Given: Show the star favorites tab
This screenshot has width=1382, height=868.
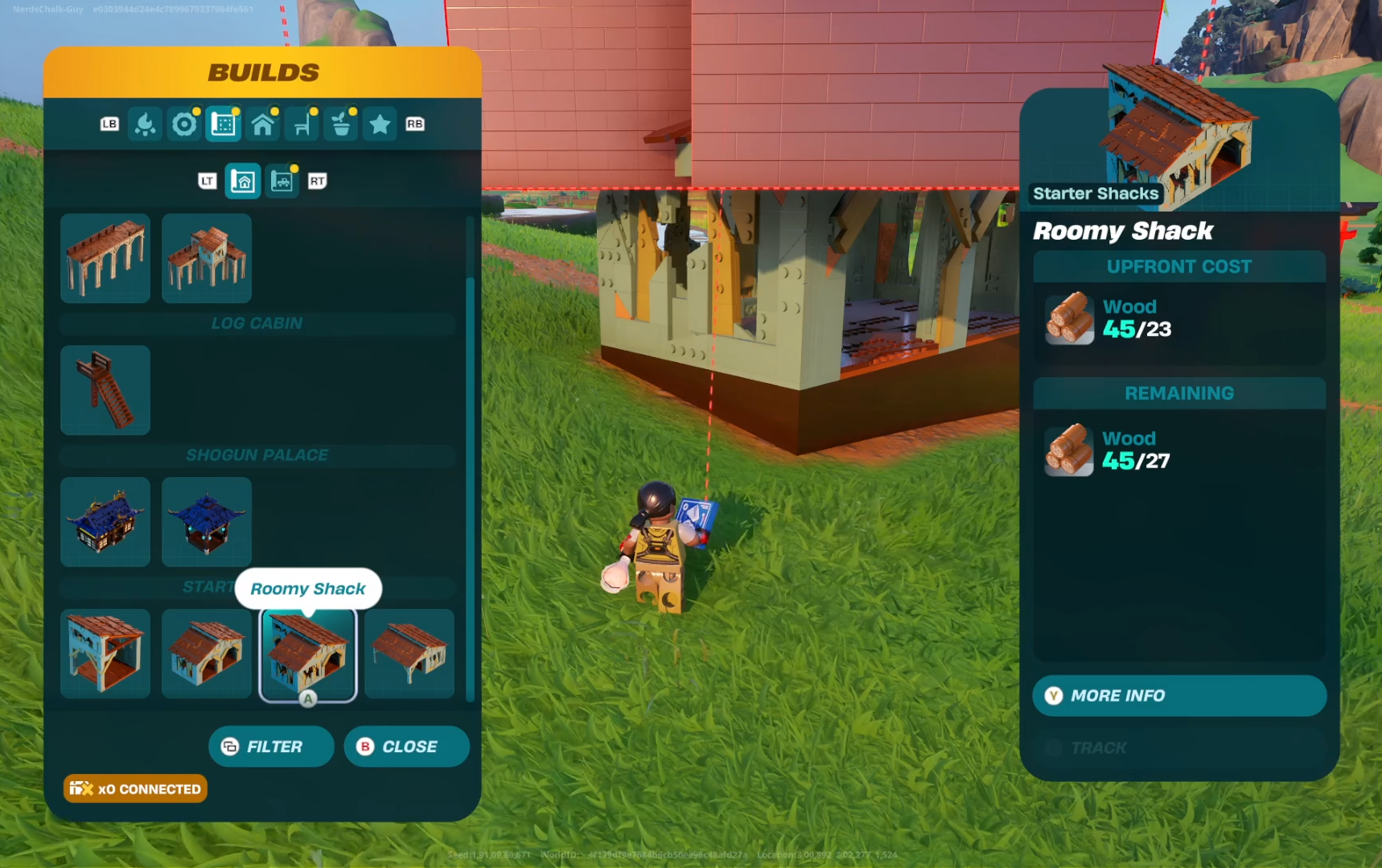Looking at the screenshot, I should tap(380, 125).
